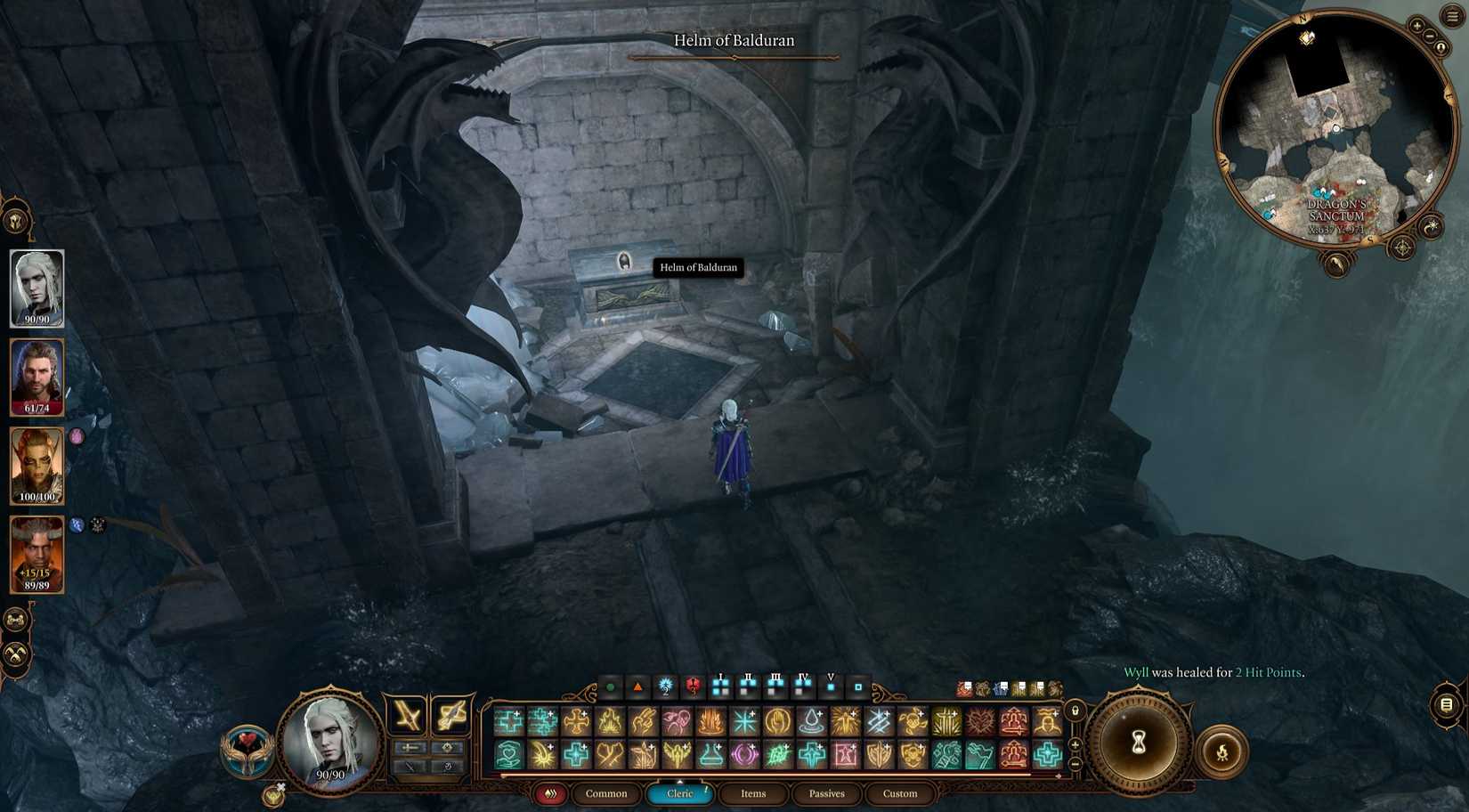Click the 2 Hit Points link in combat log
Screen dimensions: 1469x812
pyautogui.click(x=1267, y=672)
